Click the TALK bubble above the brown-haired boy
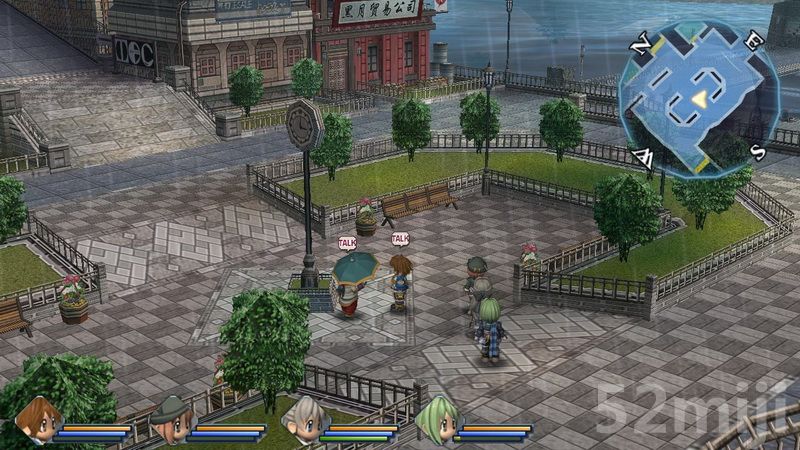This screenshot has width=800, height=450. [x=400, y=238]
